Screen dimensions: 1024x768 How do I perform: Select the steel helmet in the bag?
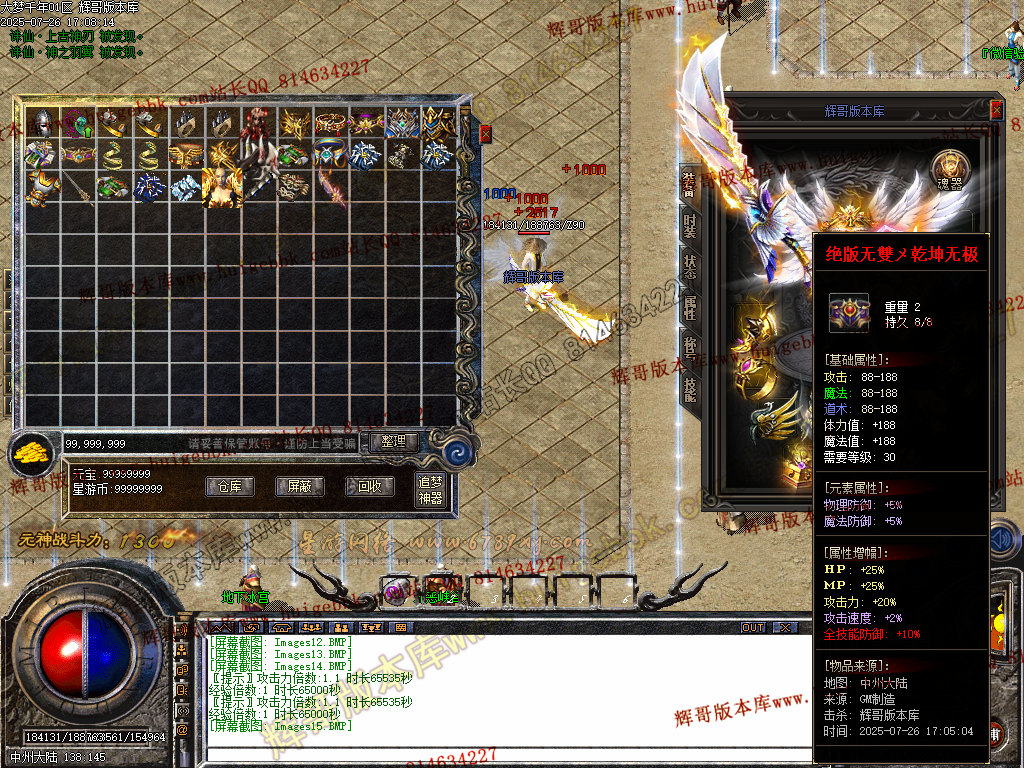[x=41, y=122]
